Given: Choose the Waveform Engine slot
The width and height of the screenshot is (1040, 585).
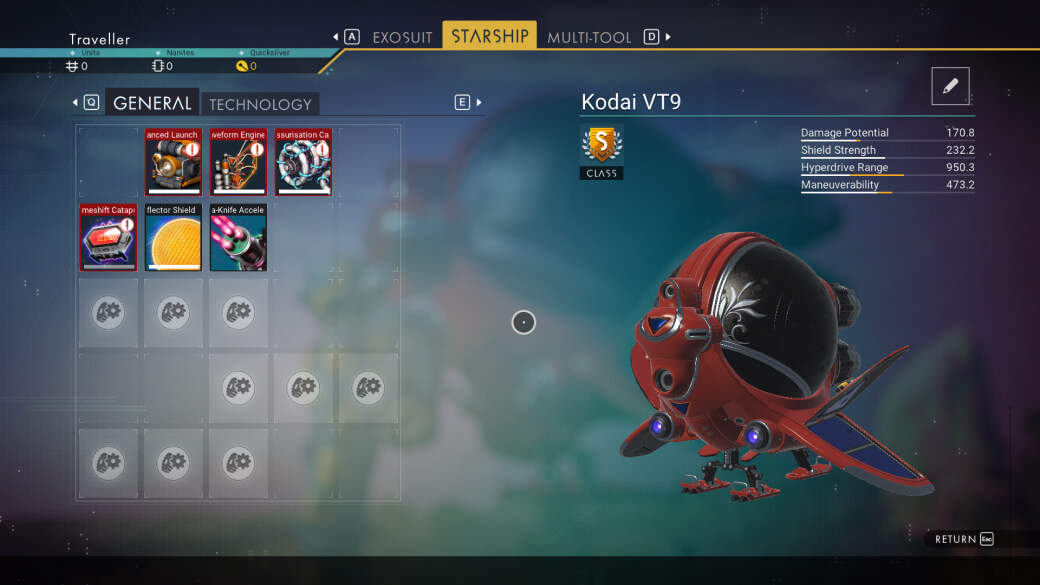Looking at the screenshot, I should coord(238,161).
